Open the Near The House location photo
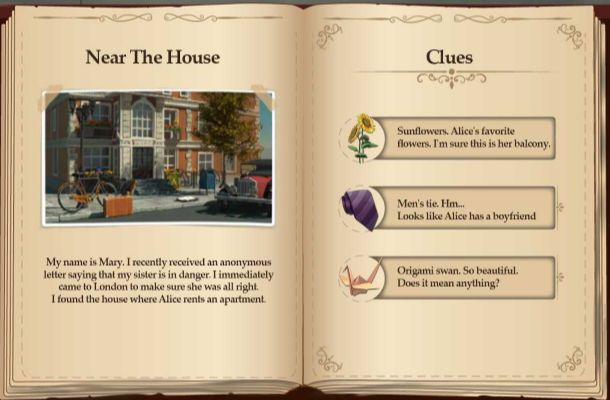Viewport: 610px width, 400px height. tap(158, 157)
